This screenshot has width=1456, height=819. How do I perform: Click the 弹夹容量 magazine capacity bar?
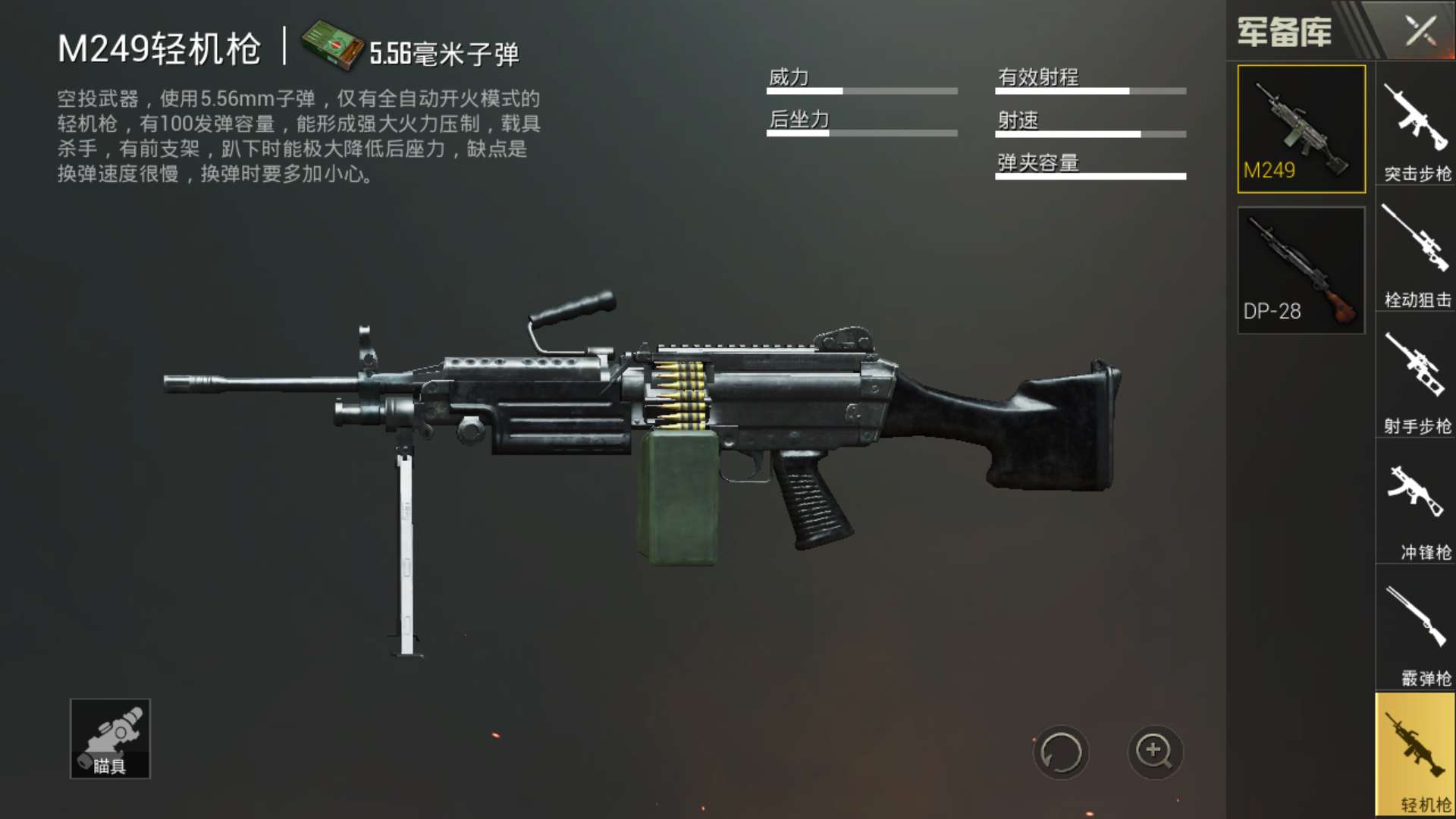1090,176
